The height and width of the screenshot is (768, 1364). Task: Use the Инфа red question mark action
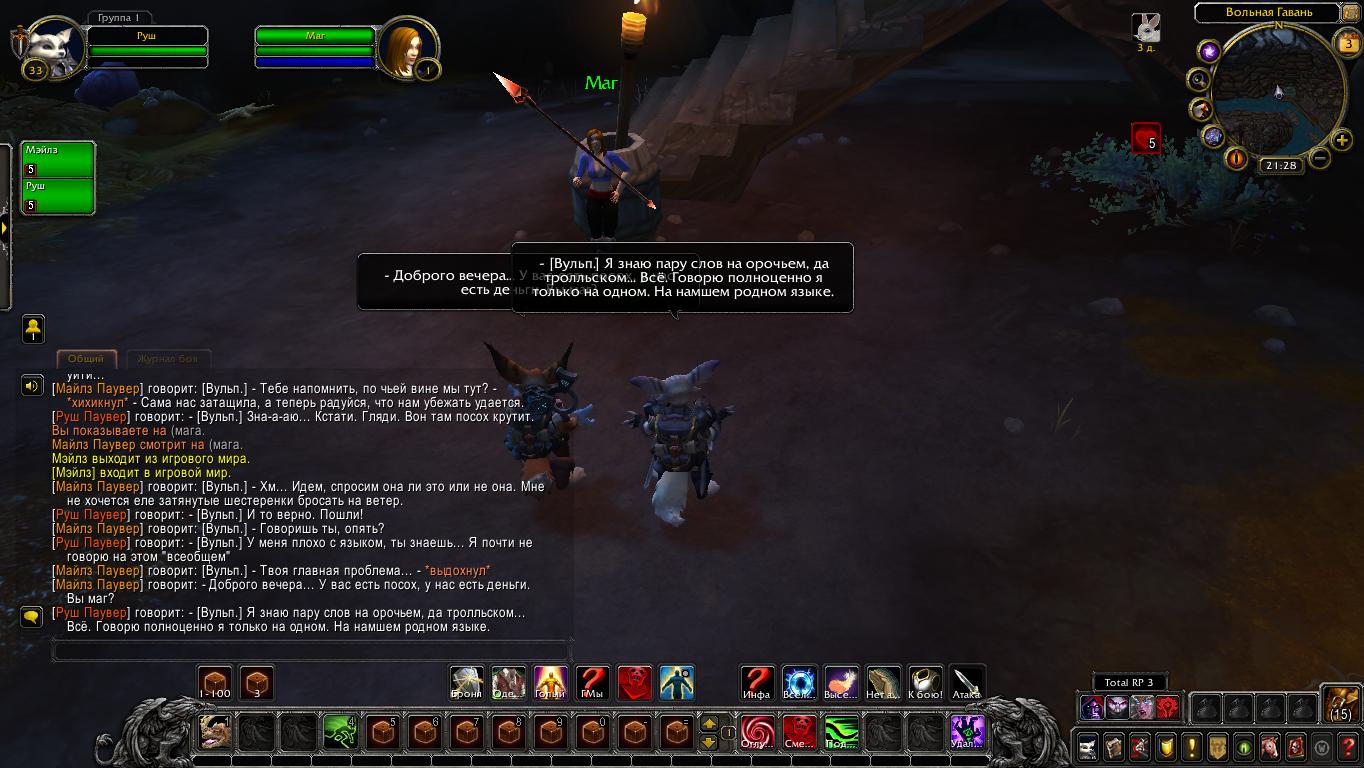click(x=756, y=682)
